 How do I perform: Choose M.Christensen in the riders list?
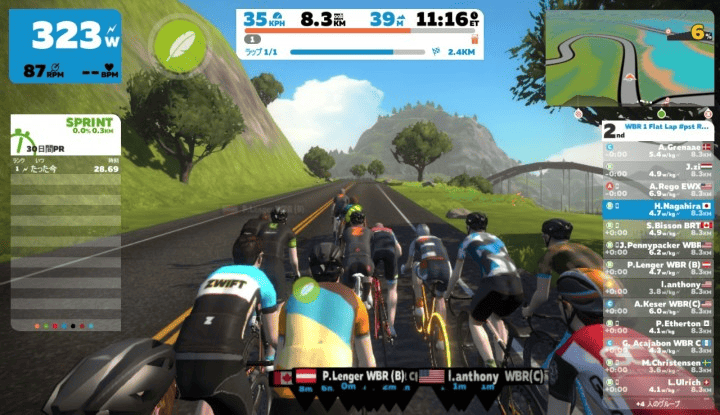pos(660,365)
